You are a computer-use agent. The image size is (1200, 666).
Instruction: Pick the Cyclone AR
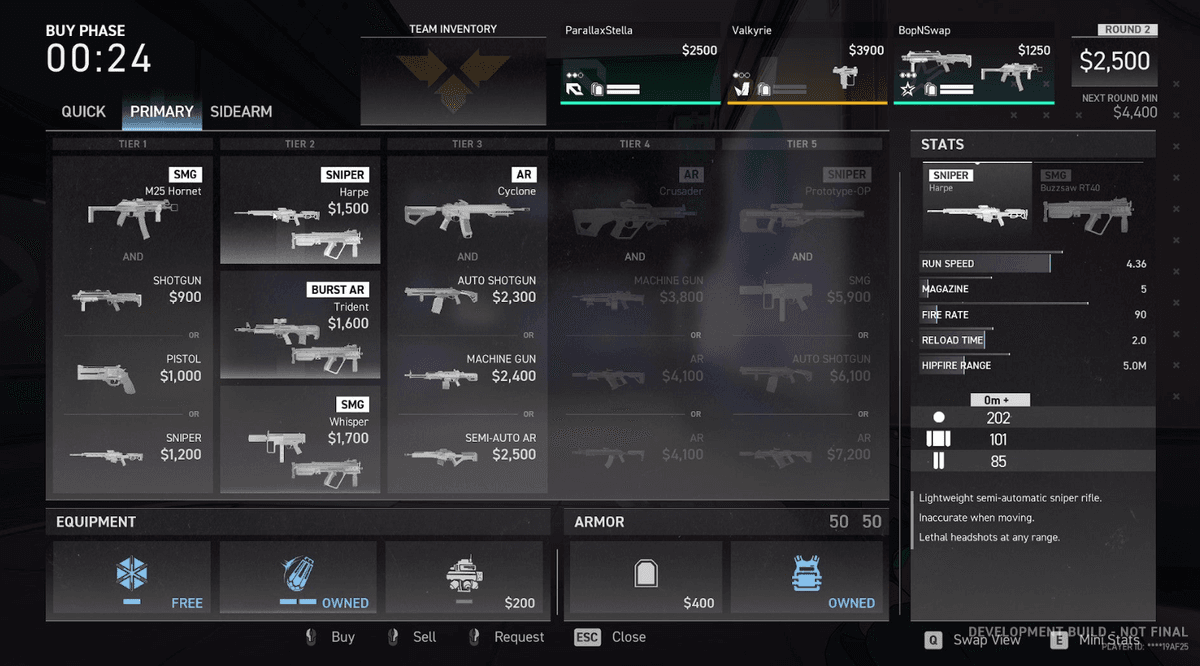point(468,205)
